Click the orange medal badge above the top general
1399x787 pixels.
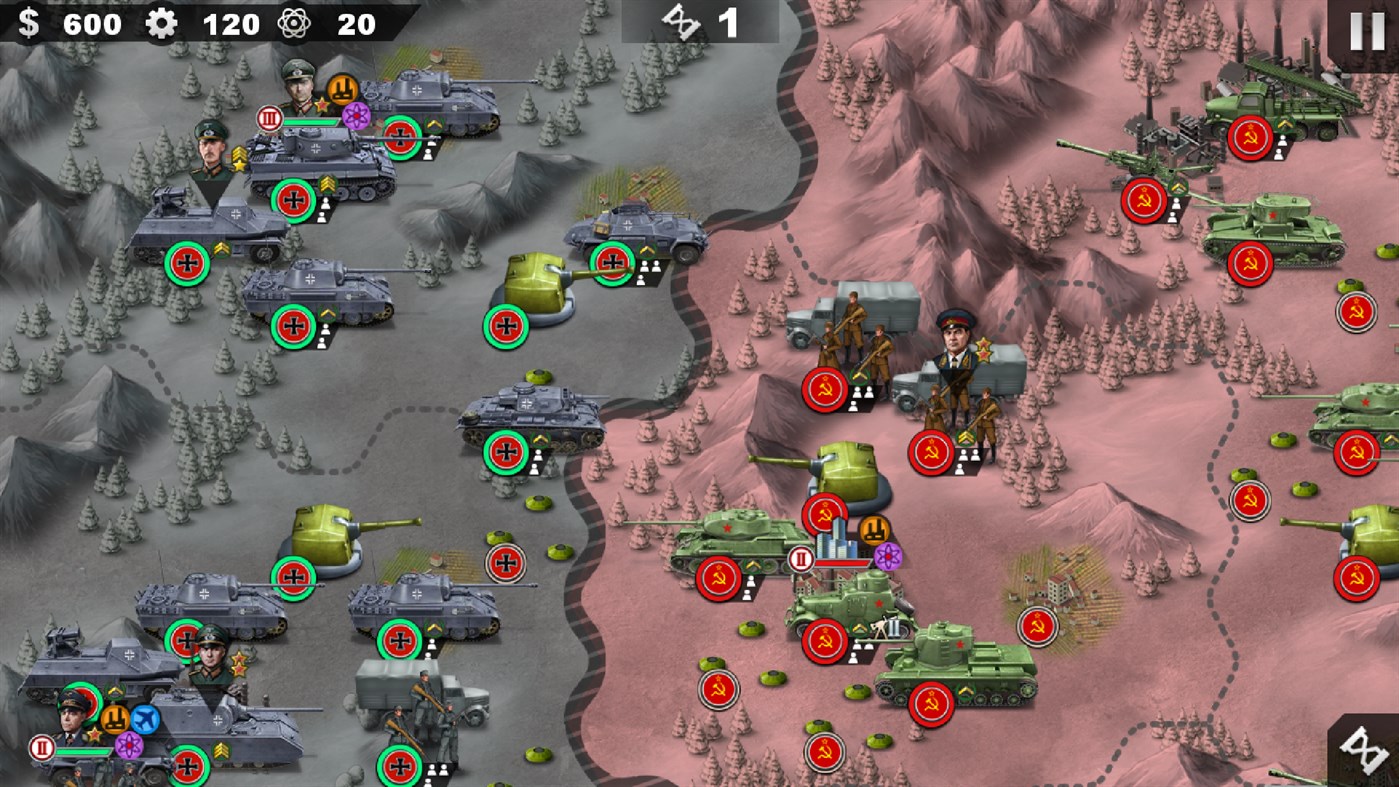coord(342,90)
